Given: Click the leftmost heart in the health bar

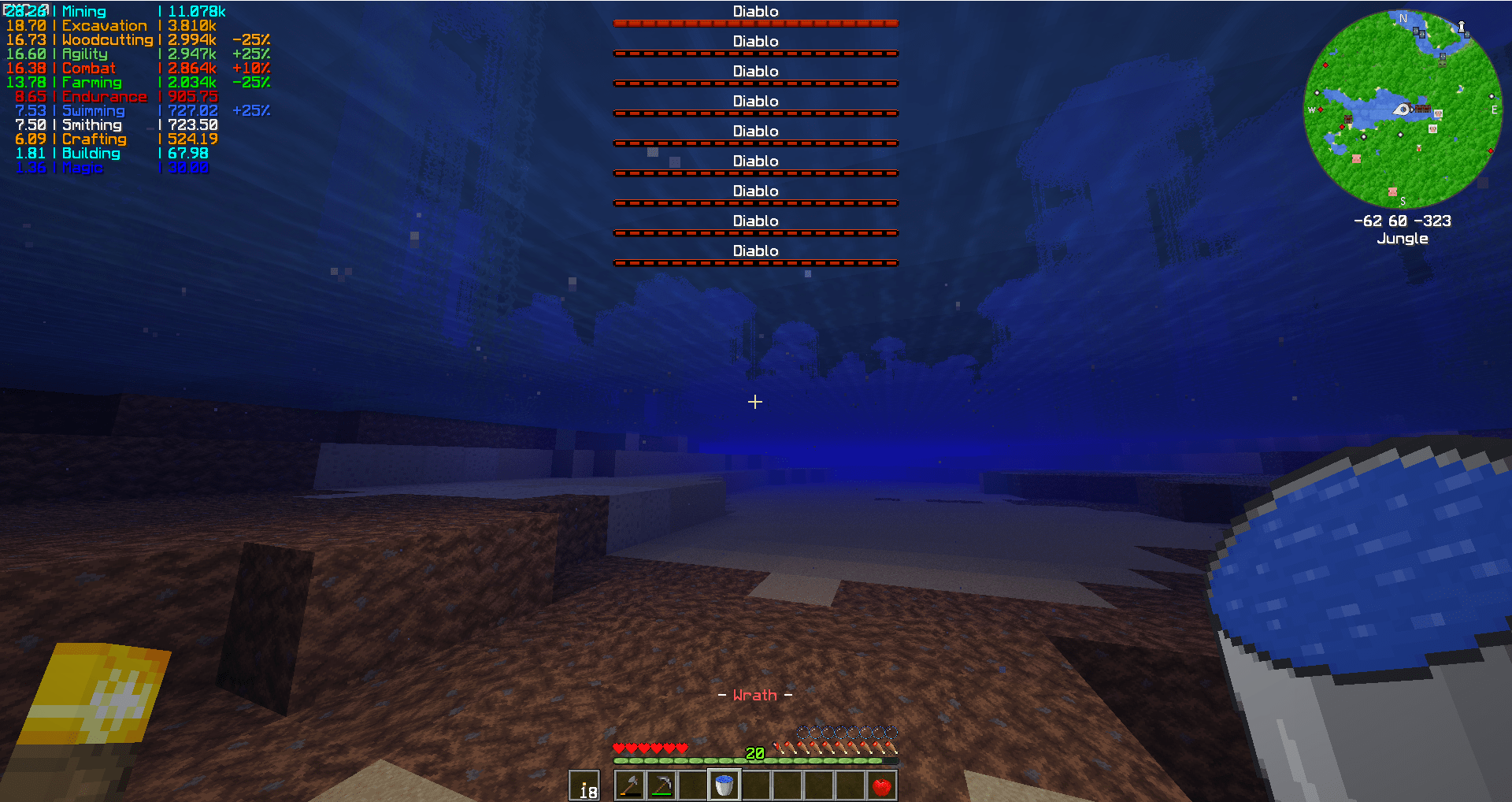Looking at the screenshot, I should 619,748.
